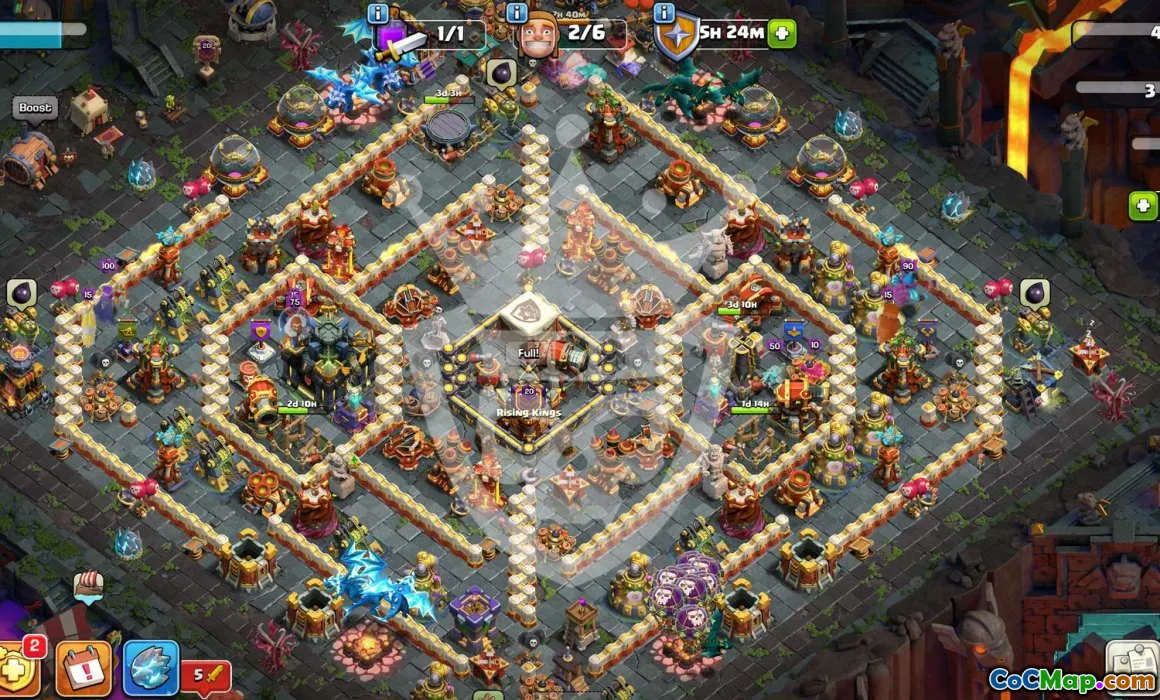Add shield time with the green plus
The image size is (1160, 700).
click(x=783, y=33)
